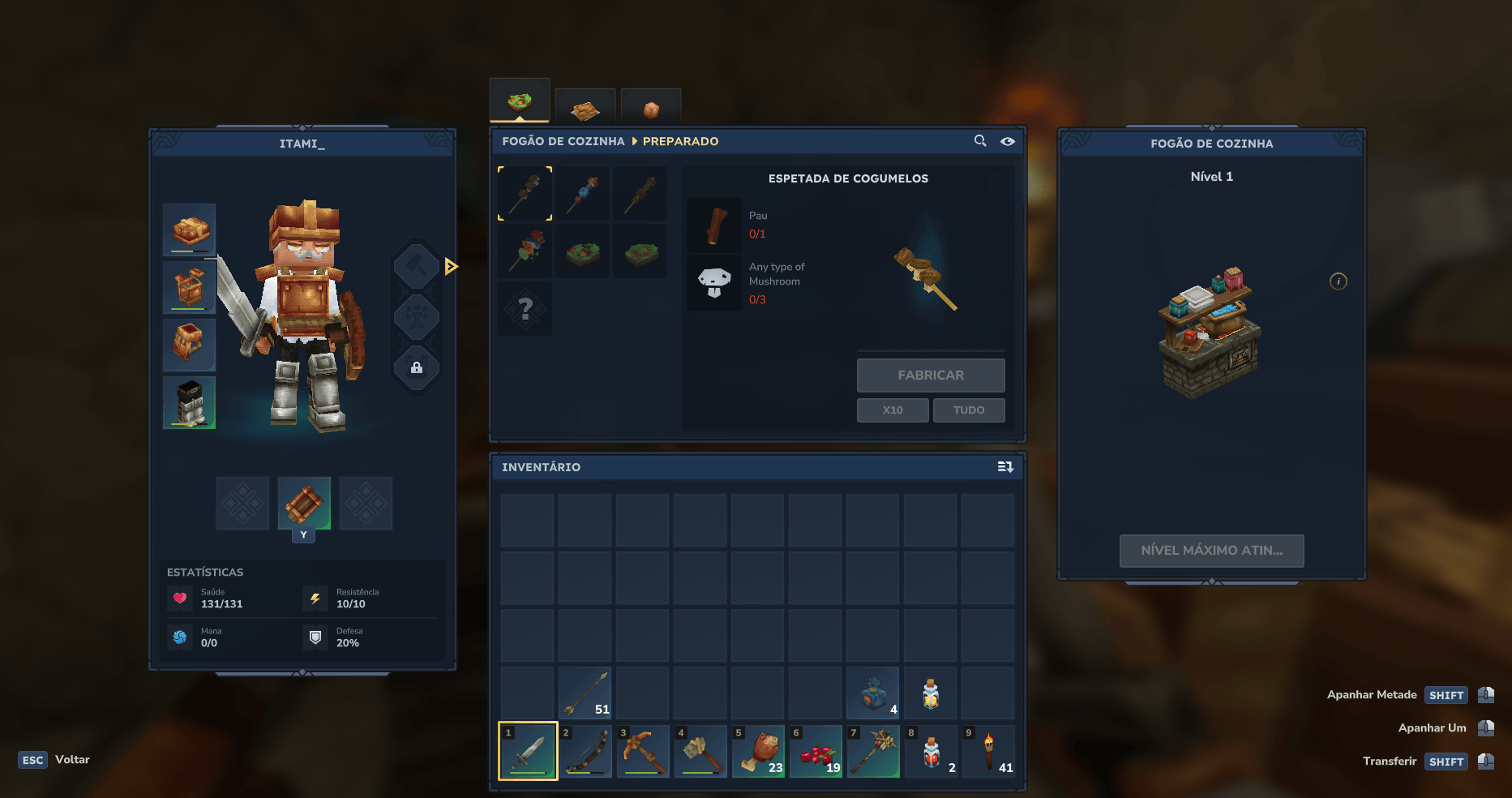Select the torch stack of 41
The width and height of the screenshot is (1512, 798).
click(988, 751)
